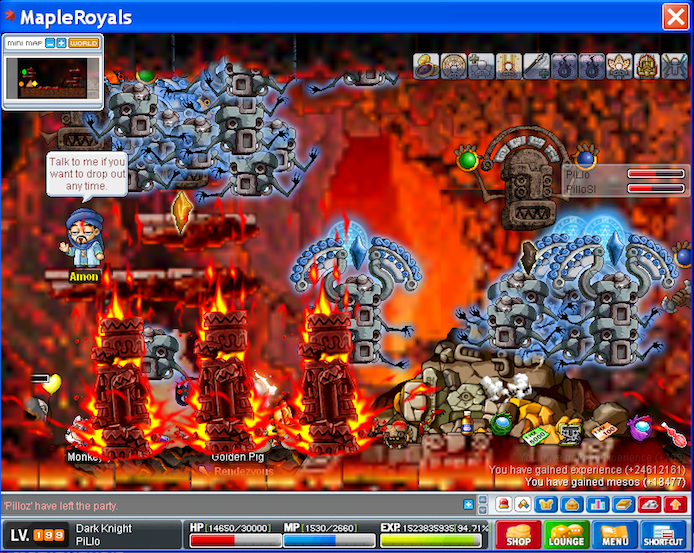Click the chat bar showing party message
This screenshot has height=553, width=694.
[x=230, y=506]
